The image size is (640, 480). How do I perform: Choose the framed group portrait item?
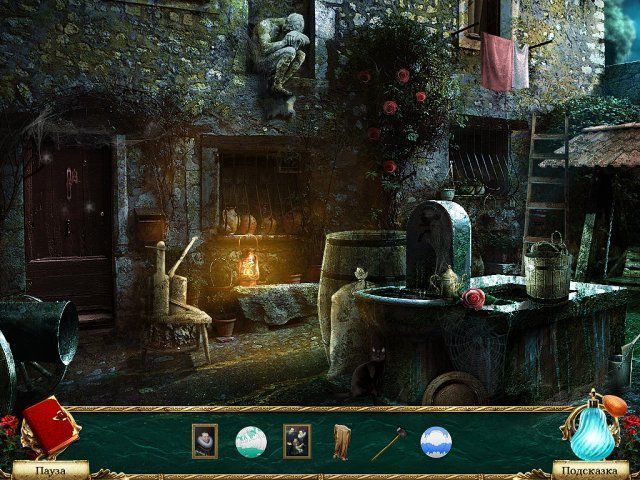pos(297,441)
